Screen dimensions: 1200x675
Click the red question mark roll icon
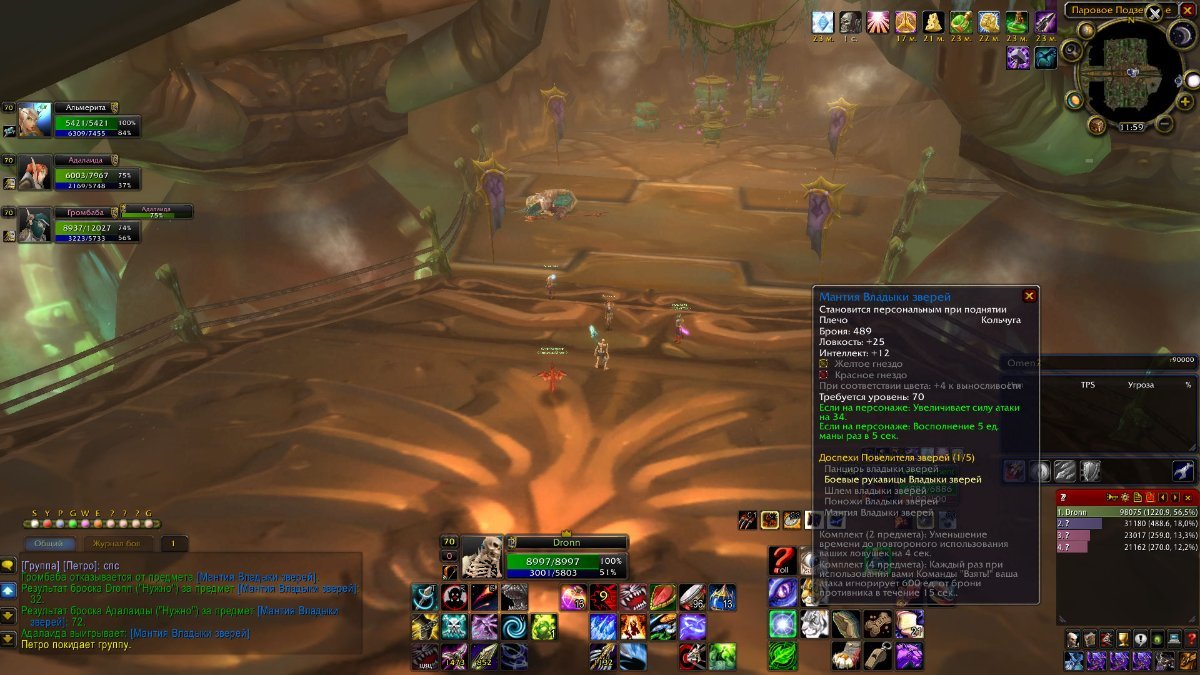782,560
